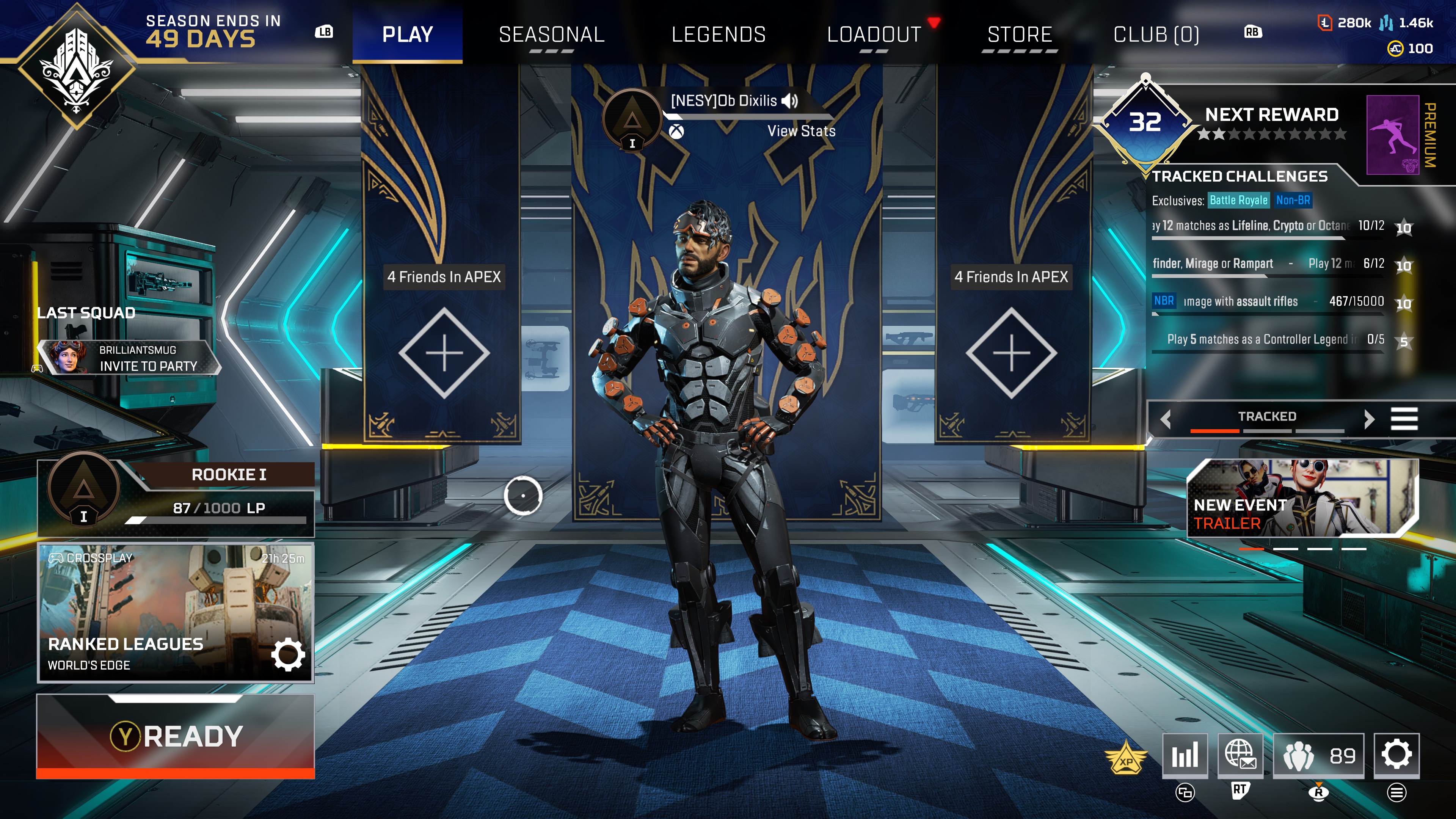This screenshot has width=1456, height=819.
Task: Open the Ranked Leagues game mode selector
Action: (x=176, y=613)
